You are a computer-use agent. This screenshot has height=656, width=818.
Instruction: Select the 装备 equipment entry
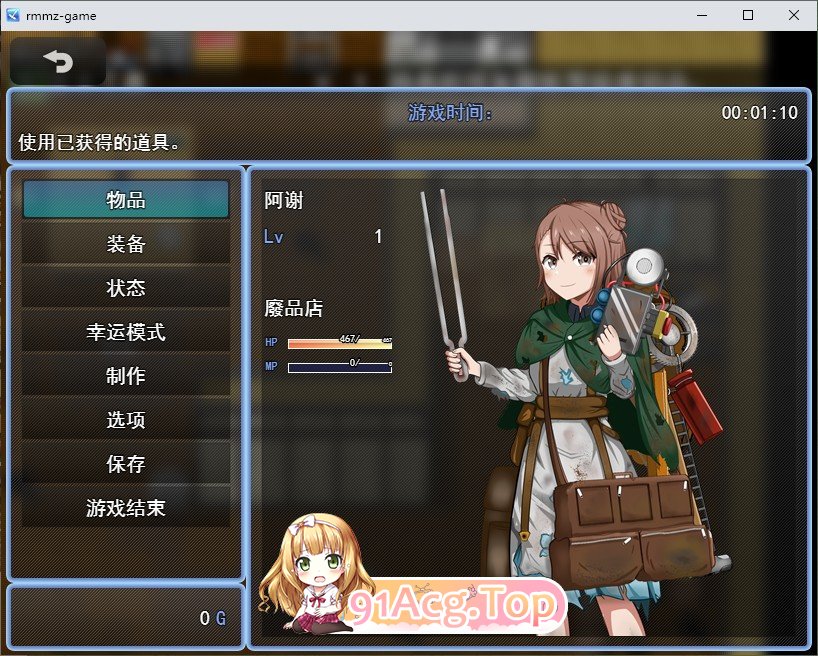pyautogui.click(x=126, y=244)
